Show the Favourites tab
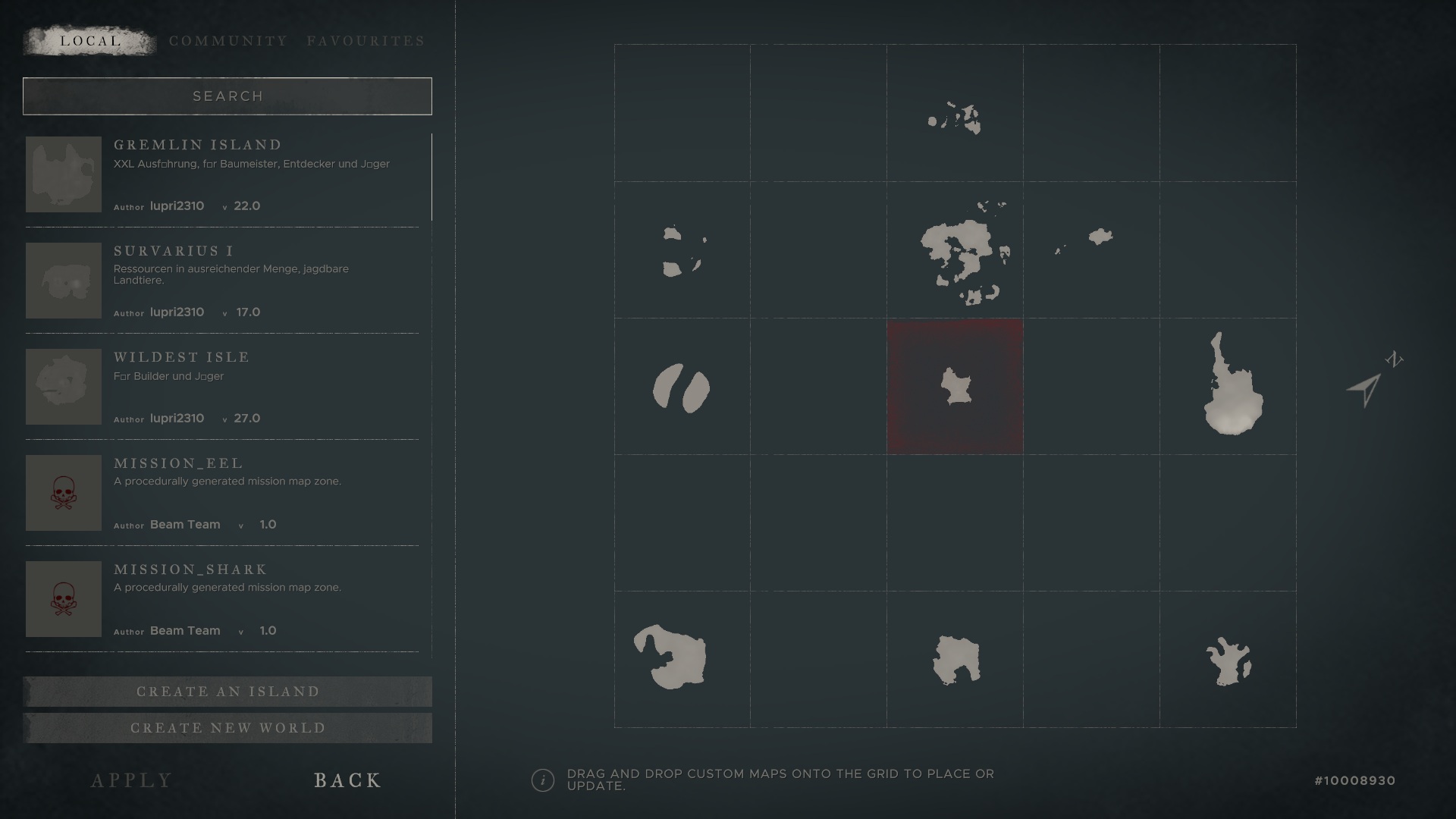Image resolution: width=1456 pixels, height=819 pixels. [366, 41]
